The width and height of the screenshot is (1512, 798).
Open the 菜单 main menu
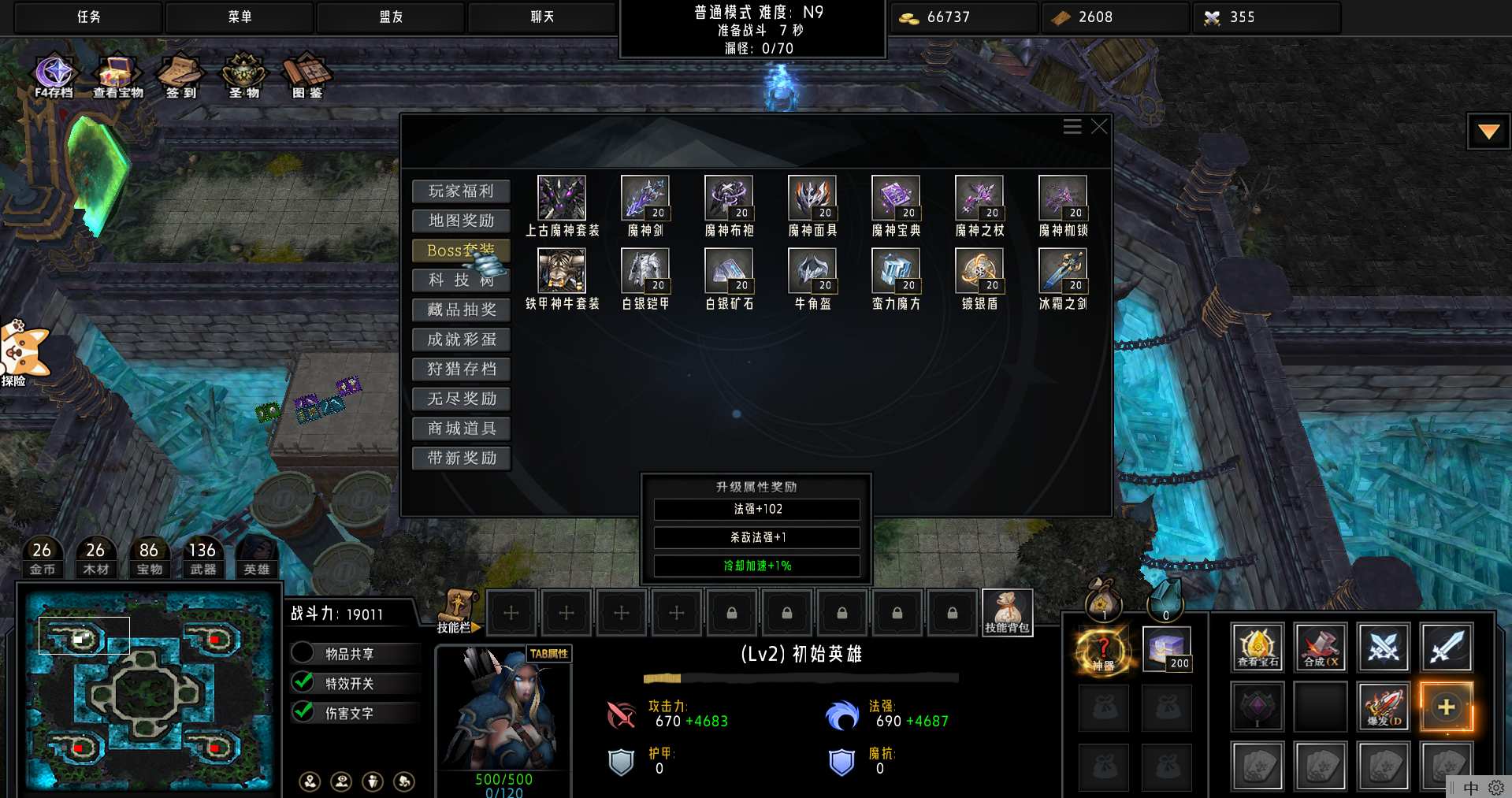click(240, 17)
